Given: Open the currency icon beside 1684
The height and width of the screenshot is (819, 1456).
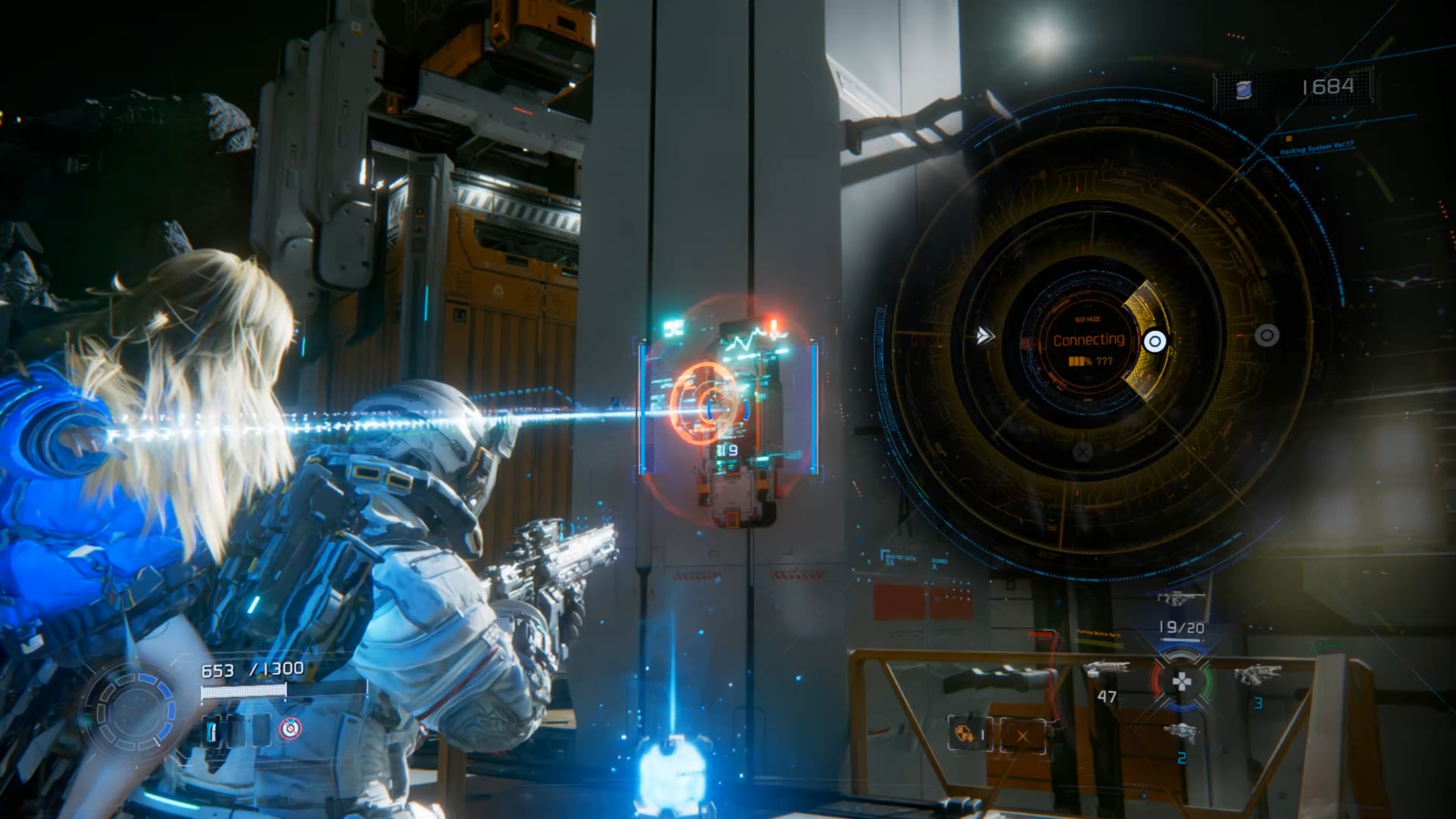Looking at the screenshot, I should click(1244, 89).
